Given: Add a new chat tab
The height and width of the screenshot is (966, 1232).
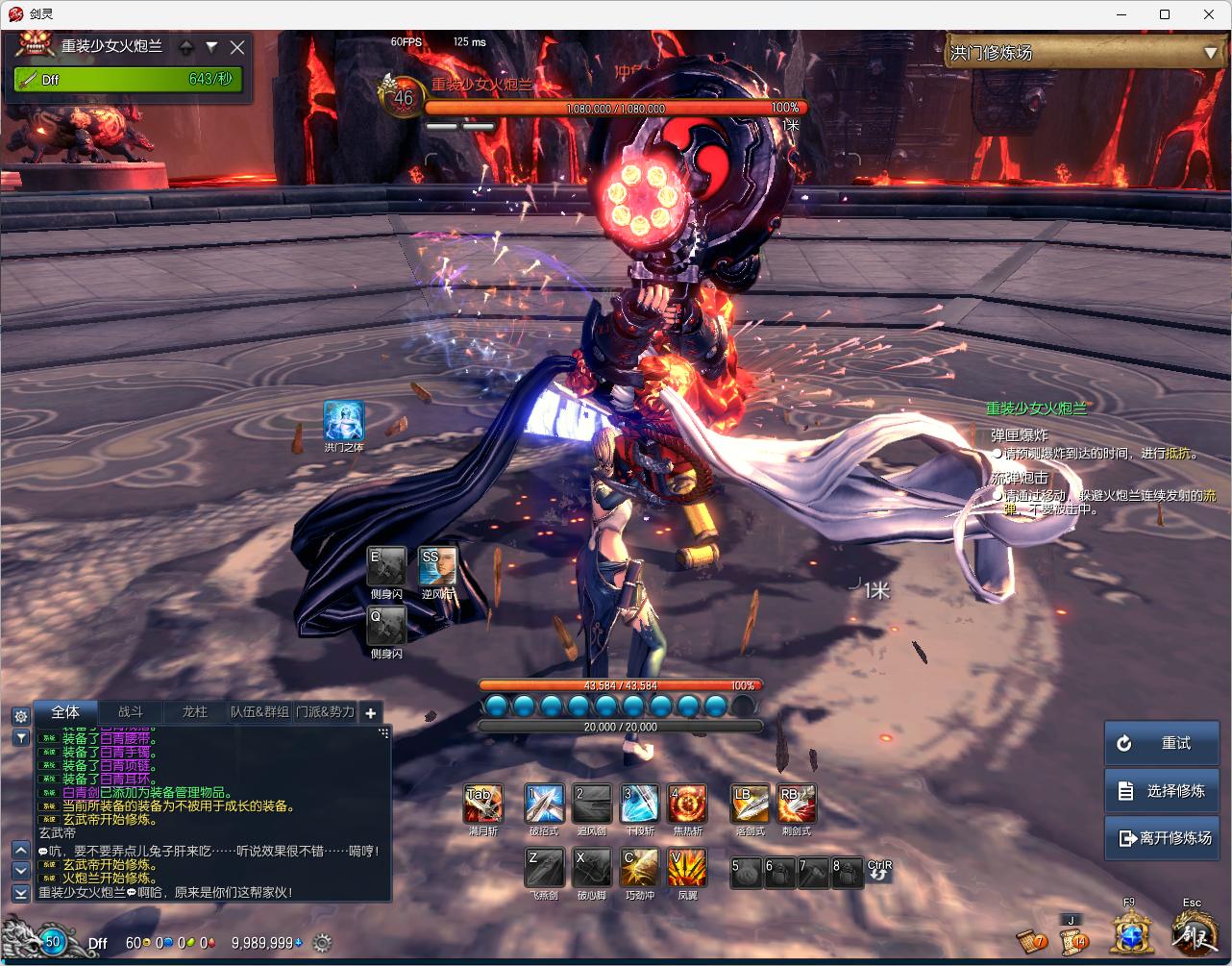Looking at the screenshot, I should point(371,712).
